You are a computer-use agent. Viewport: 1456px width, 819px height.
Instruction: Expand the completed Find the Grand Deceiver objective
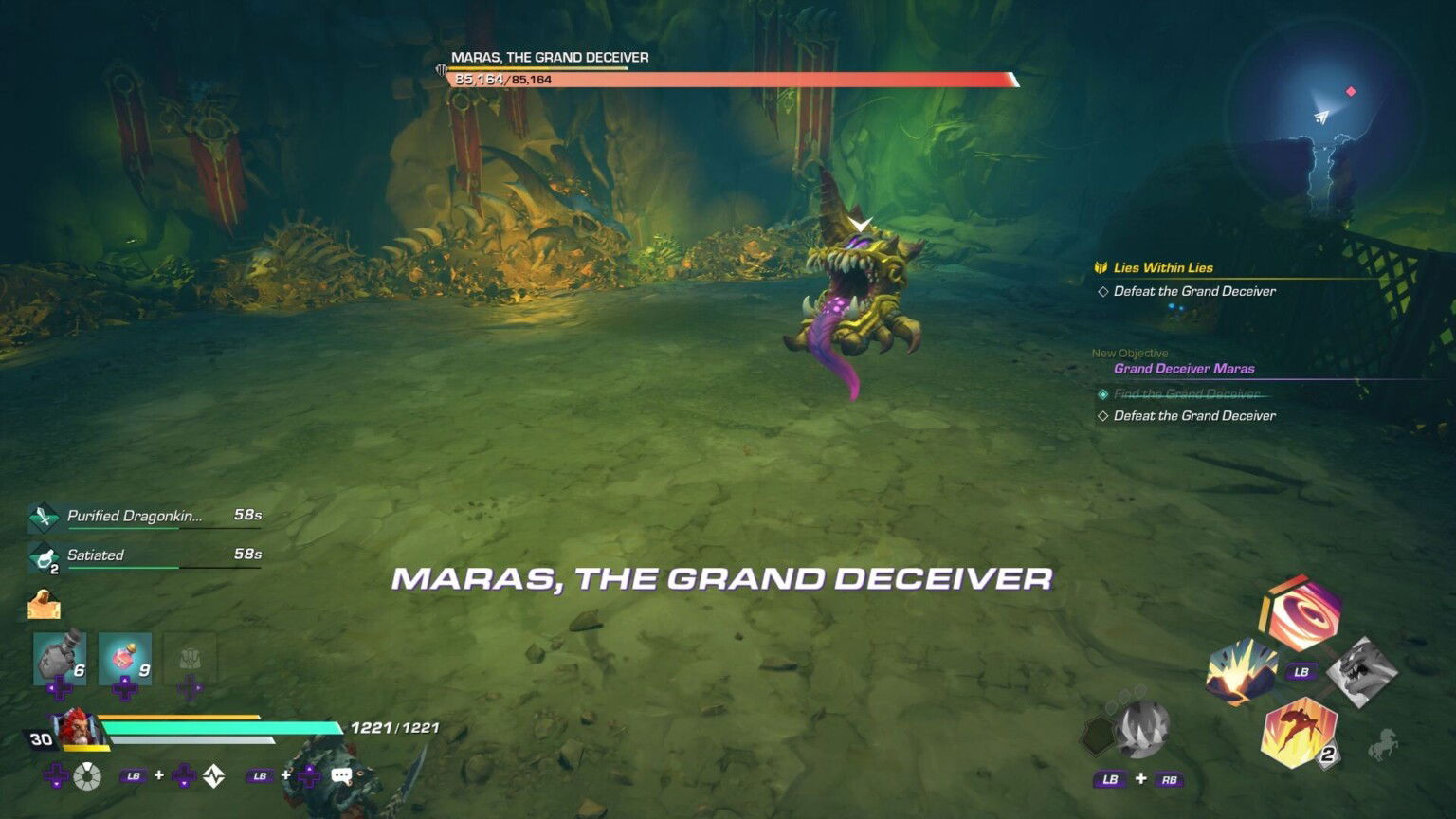pyautogui.click(x=1188, y=392)
